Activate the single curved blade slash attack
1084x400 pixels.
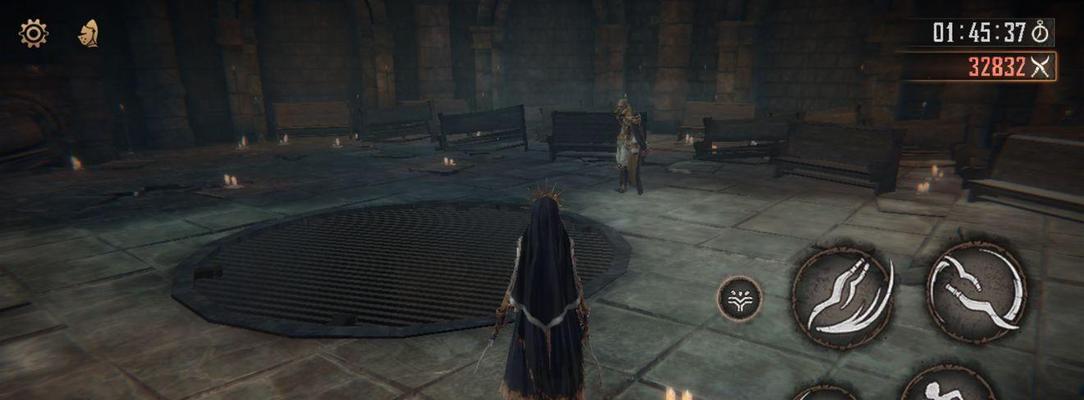coord(975,291)
